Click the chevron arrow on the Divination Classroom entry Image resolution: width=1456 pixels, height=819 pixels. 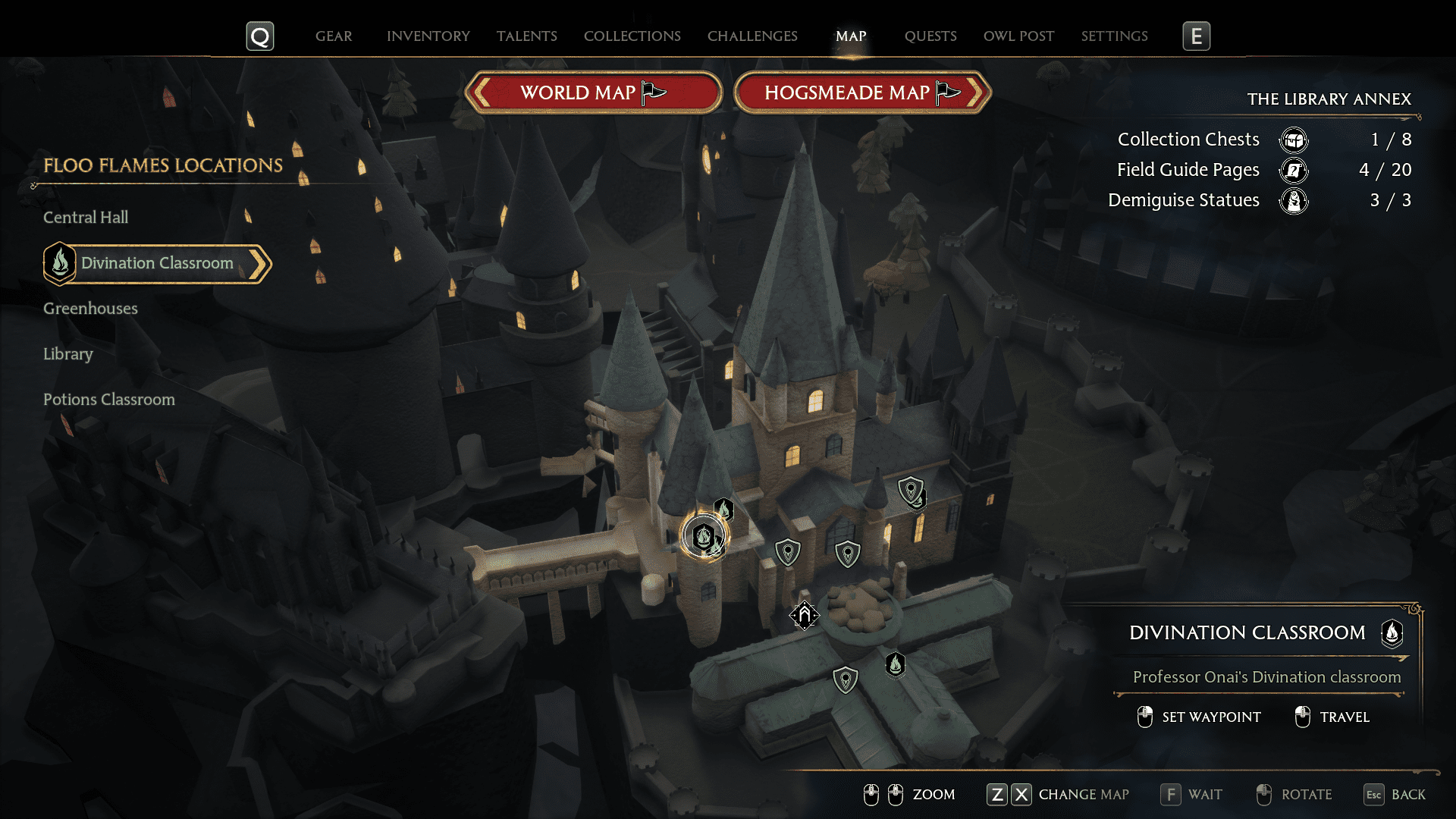click(x=261, y=264)
